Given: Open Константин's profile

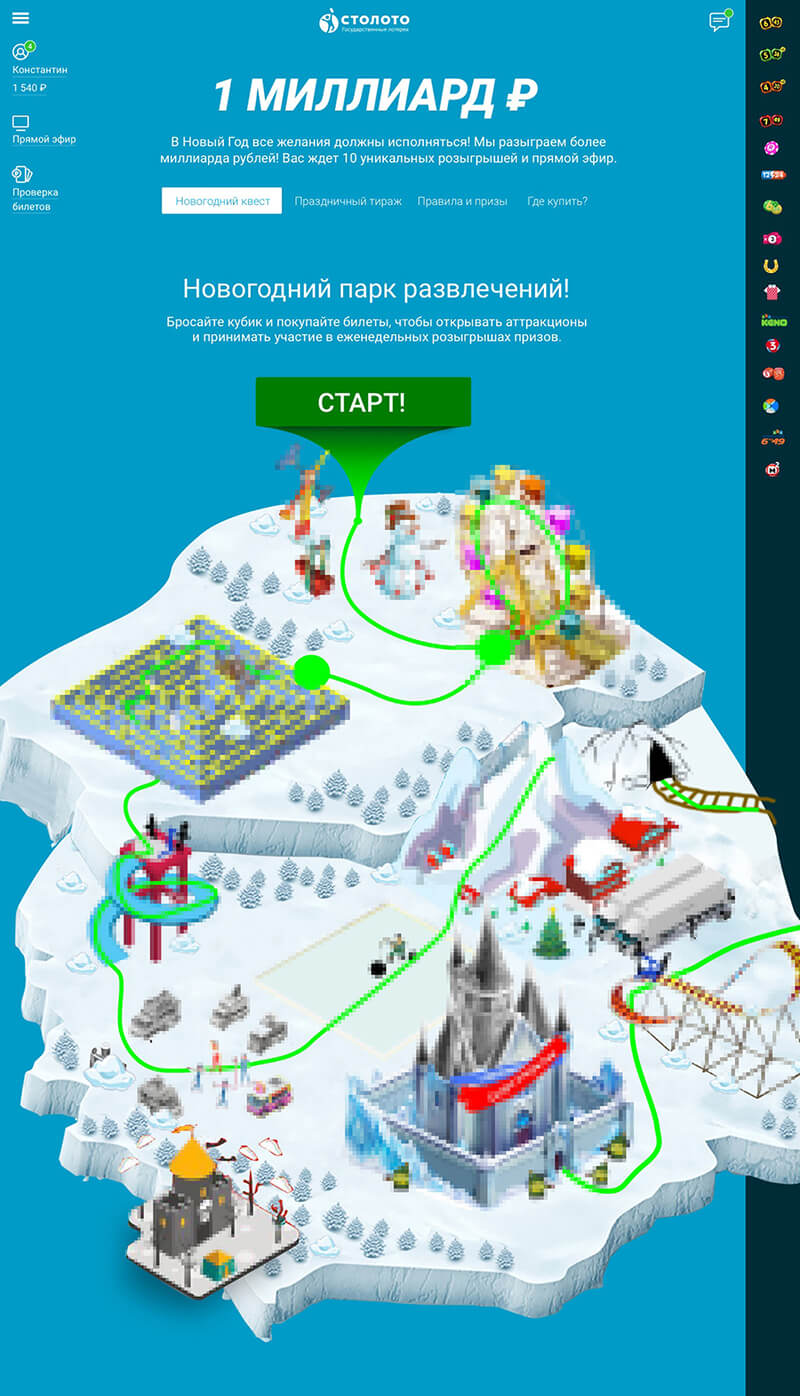Looking at the screenshot, I should (x=40, y=70).
